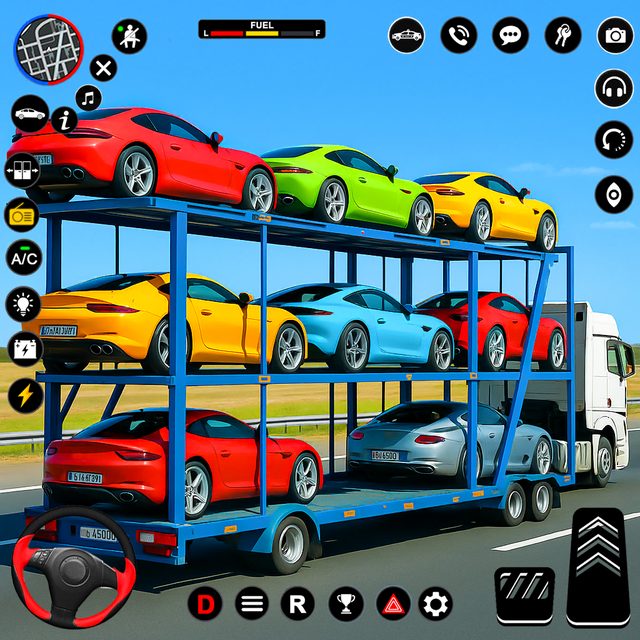Open the city minimap
This screenshot has width=640, height=640.
[x=48, y=47]
